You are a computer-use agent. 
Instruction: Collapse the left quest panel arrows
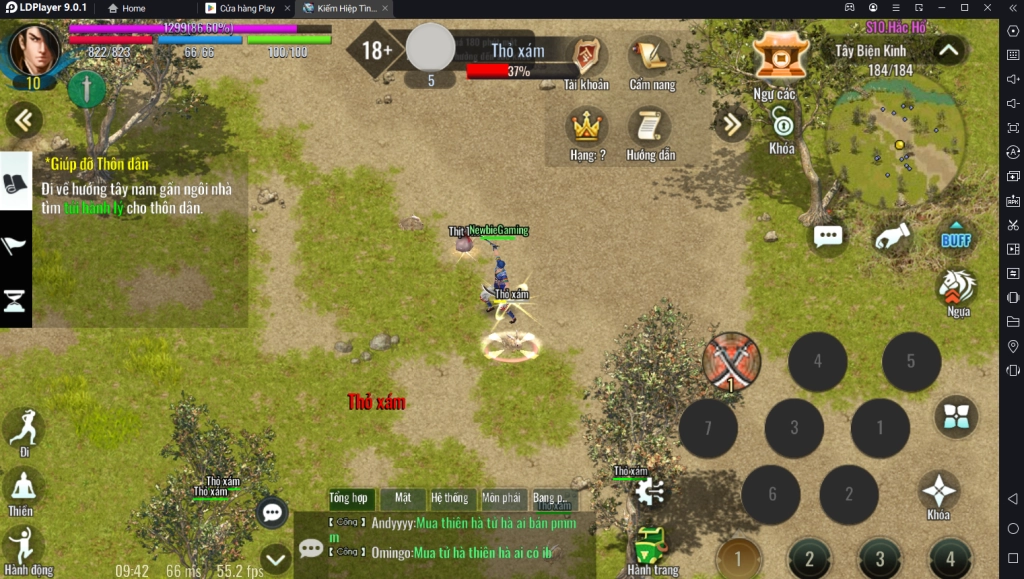pyautogui.click(x=22, y=121)
